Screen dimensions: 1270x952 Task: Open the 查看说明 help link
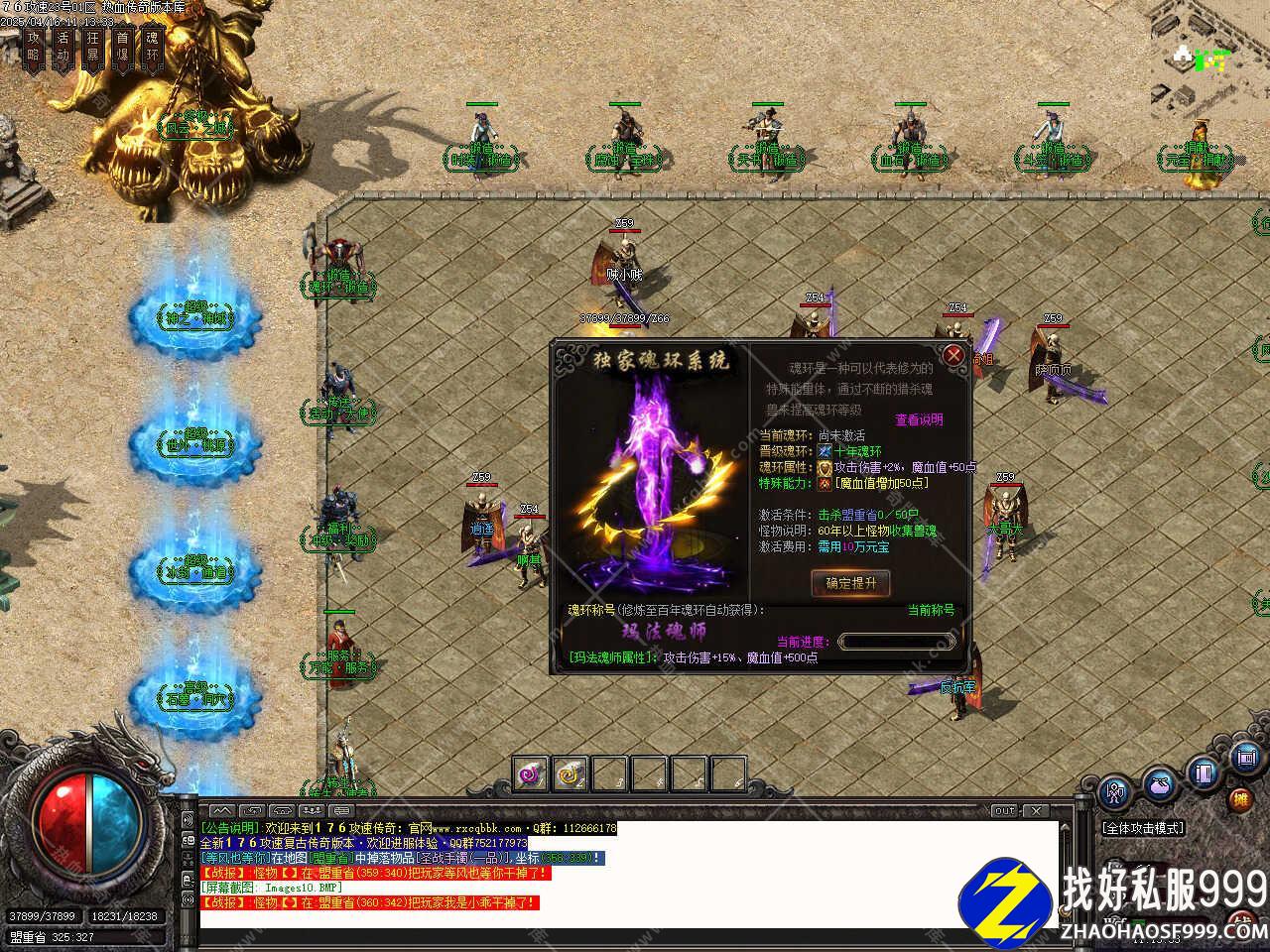(919, 419)
